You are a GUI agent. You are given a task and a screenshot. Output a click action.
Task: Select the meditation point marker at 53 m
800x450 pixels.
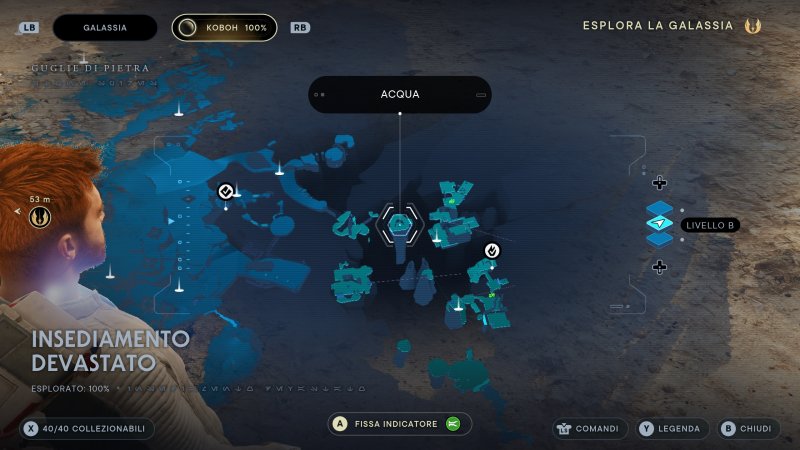(x=40, y=214)
